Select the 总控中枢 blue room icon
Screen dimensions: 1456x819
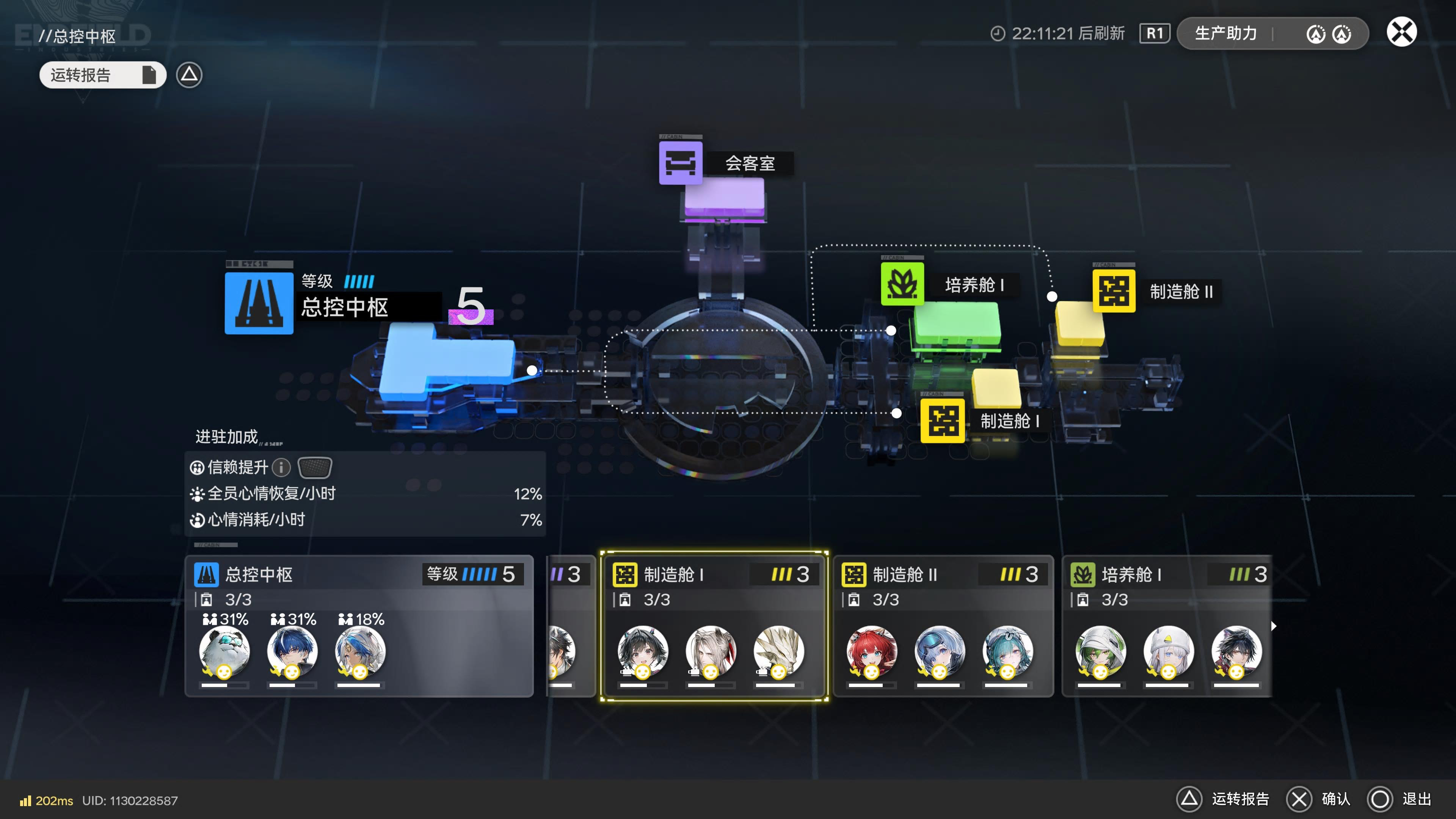click(x=259, y=303)
